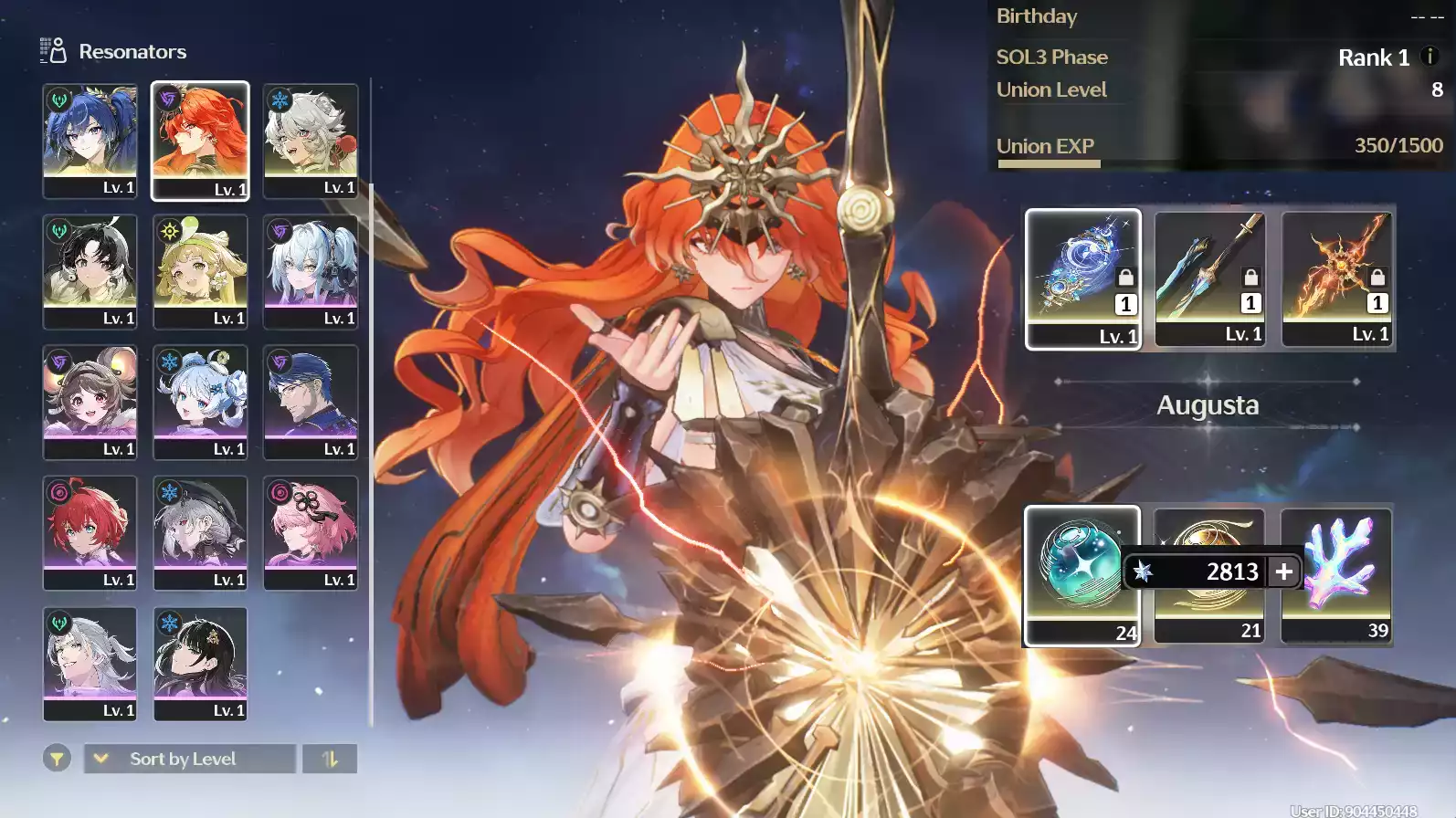This screenshot has height=818, width=1456.
Task: Select the black-haired resonator with hair flower
Action: click(200, 663)
